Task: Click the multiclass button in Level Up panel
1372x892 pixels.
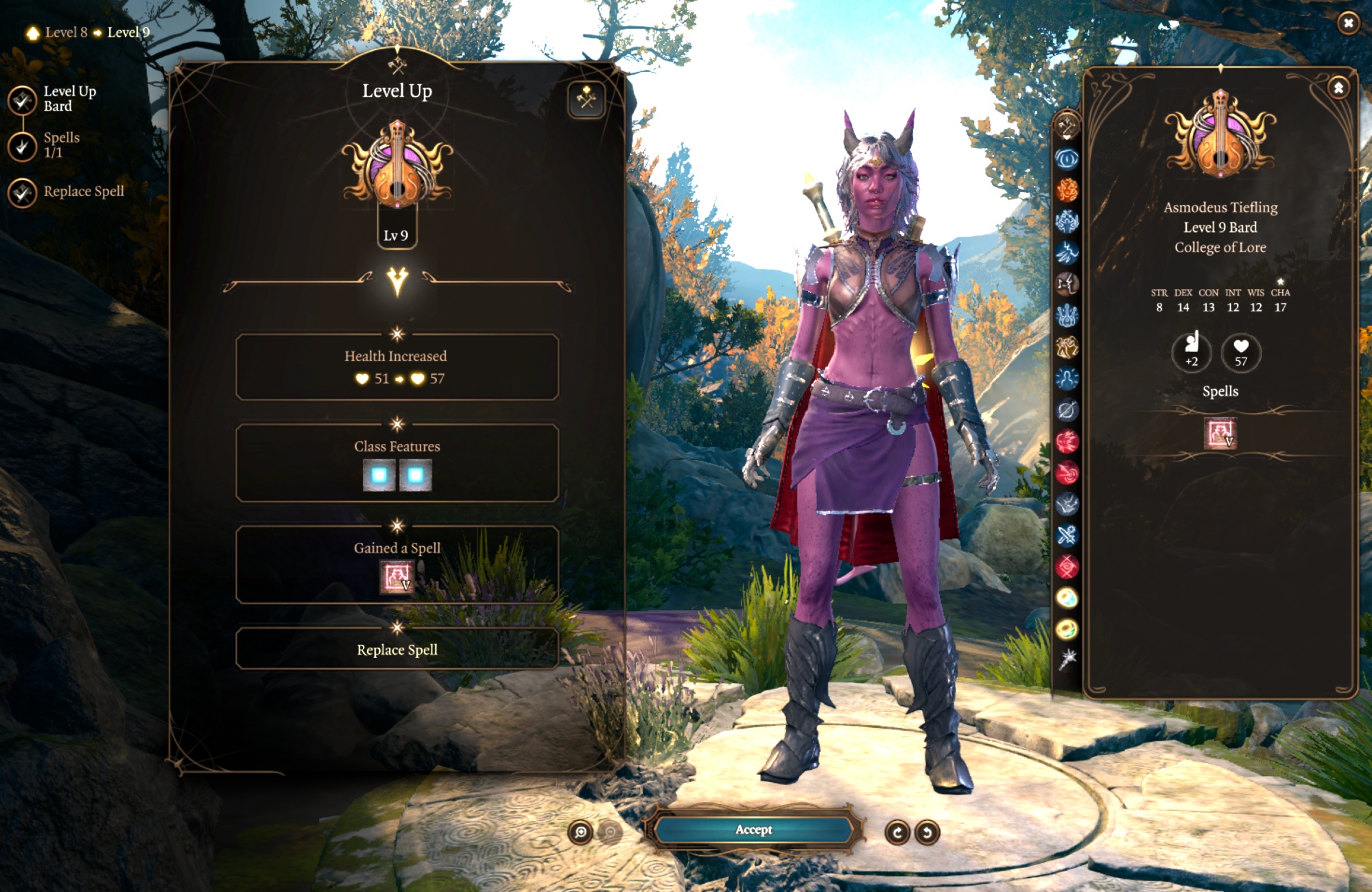Action: coord(587,99)
